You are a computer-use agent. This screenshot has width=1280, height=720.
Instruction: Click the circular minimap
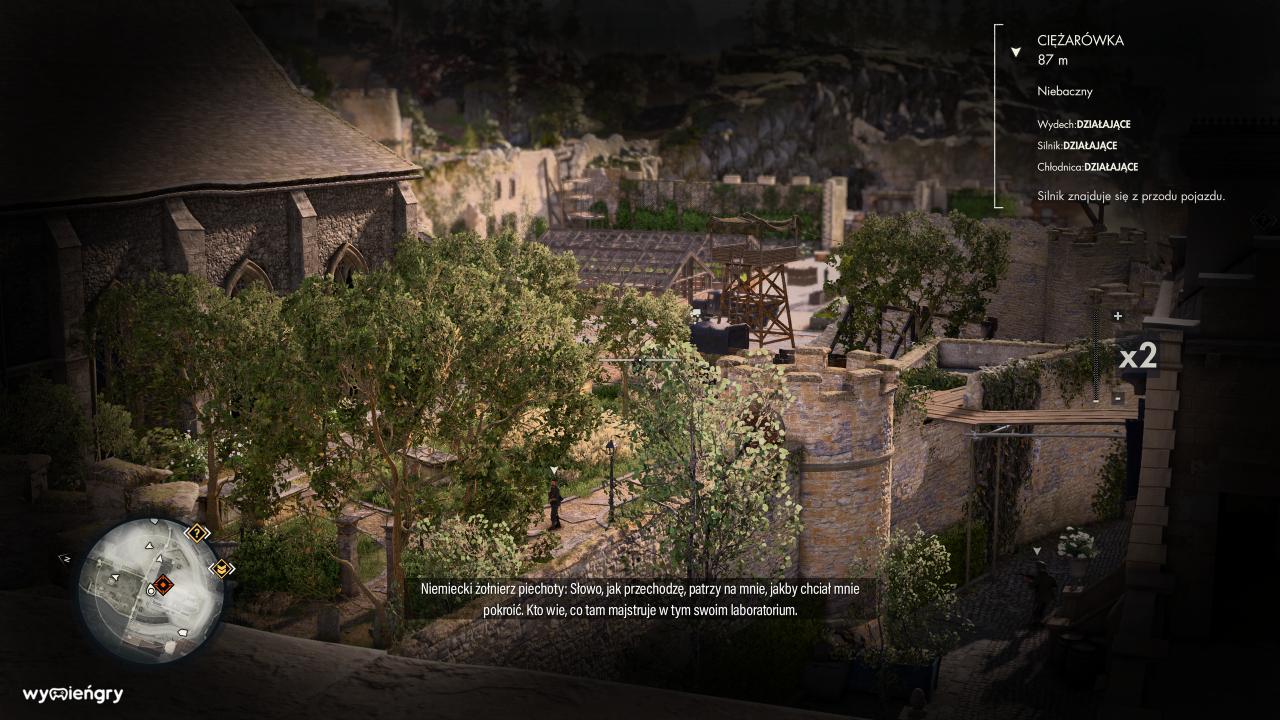150,590
